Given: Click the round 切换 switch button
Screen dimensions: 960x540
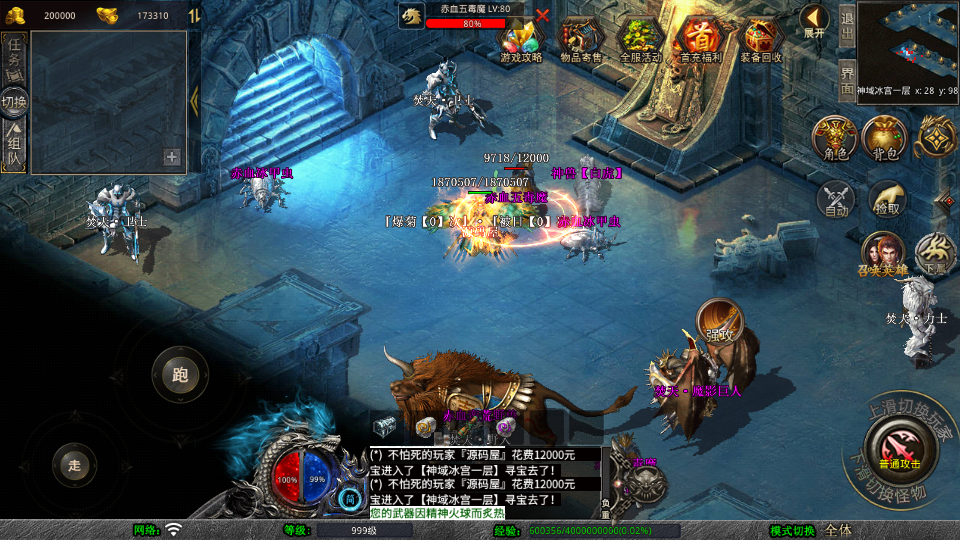Looking at the screenshot, I should pos(15,101).
